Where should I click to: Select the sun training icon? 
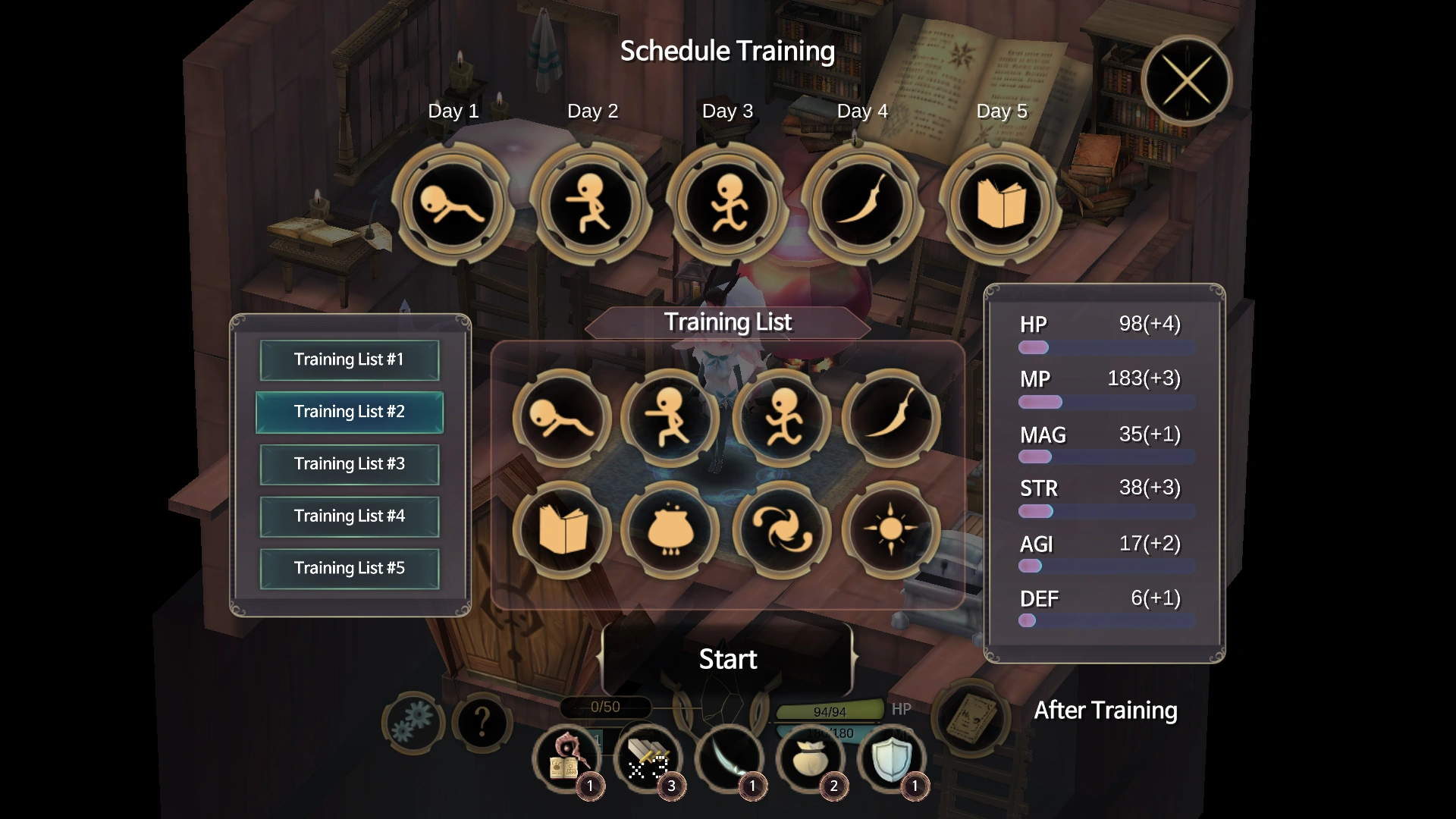pos(893,530)
